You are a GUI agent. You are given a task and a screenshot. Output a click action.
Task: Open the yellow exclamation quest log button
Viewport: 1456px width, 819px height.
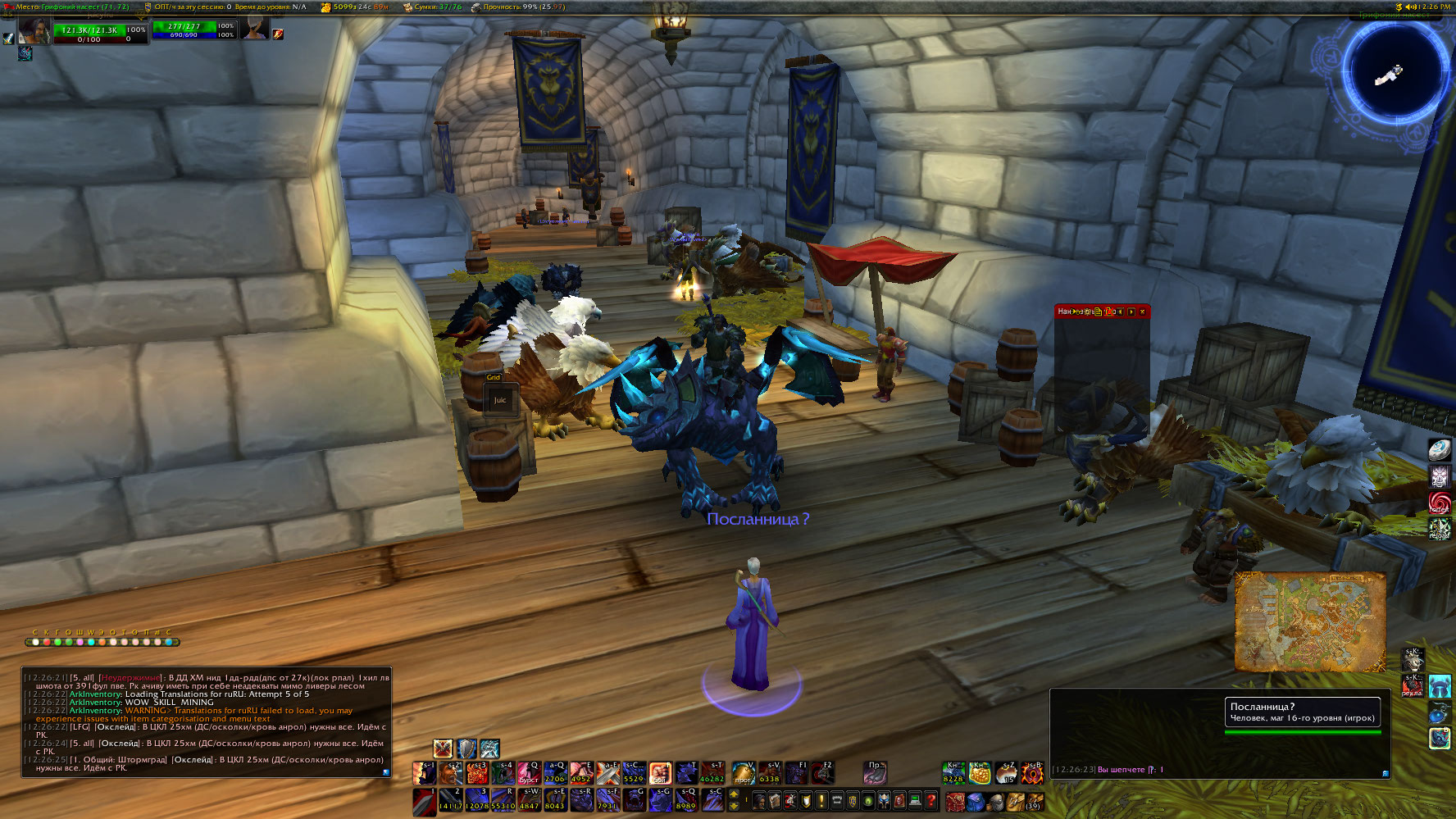821,800
